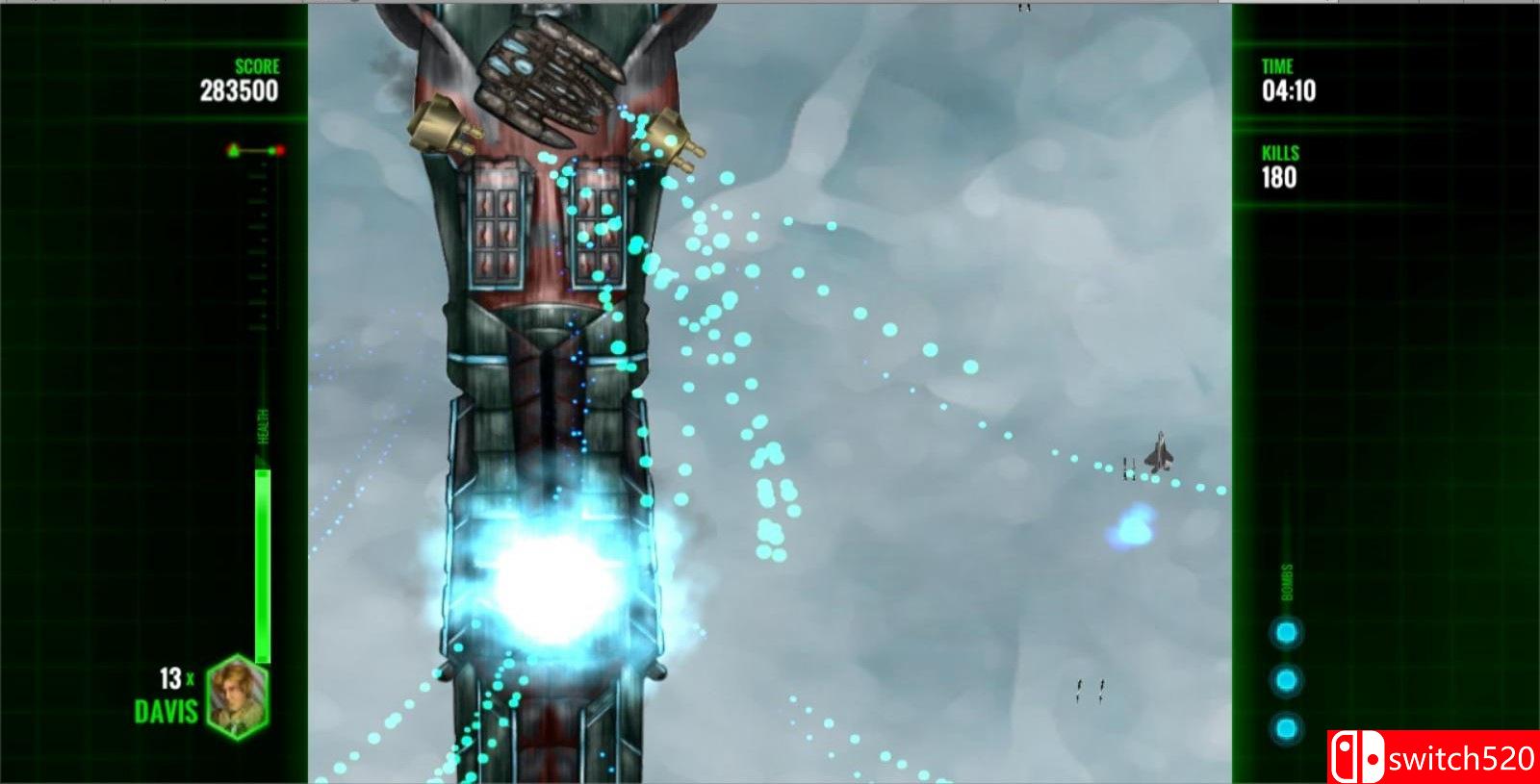Viewport: 1540px width, 784px height.
Task: Click the player fighter jet sprite
Action: pyautogui.click(x=1159, y=452)
